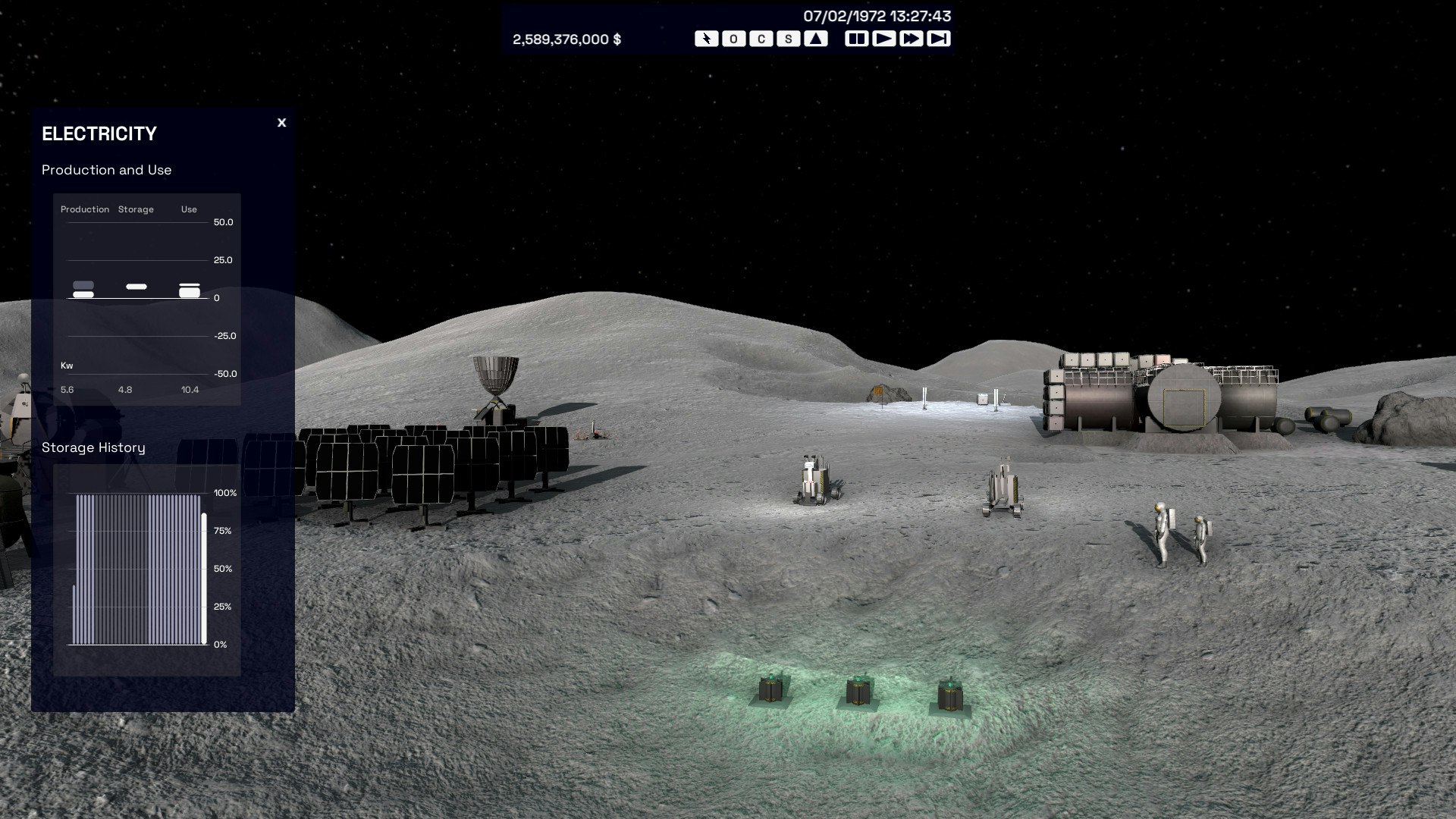Resume time with the play control
The width and height of the screenshot is (1456, 819).
(x=884, y=37)
